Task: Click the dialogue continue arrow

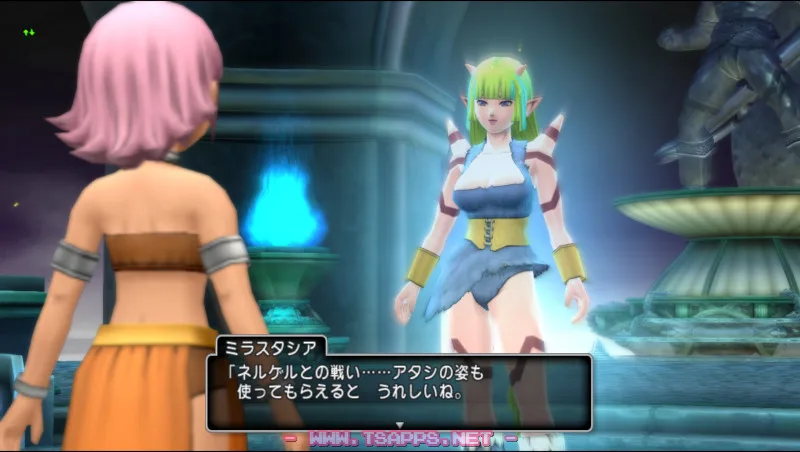Action: pos(399,425)
